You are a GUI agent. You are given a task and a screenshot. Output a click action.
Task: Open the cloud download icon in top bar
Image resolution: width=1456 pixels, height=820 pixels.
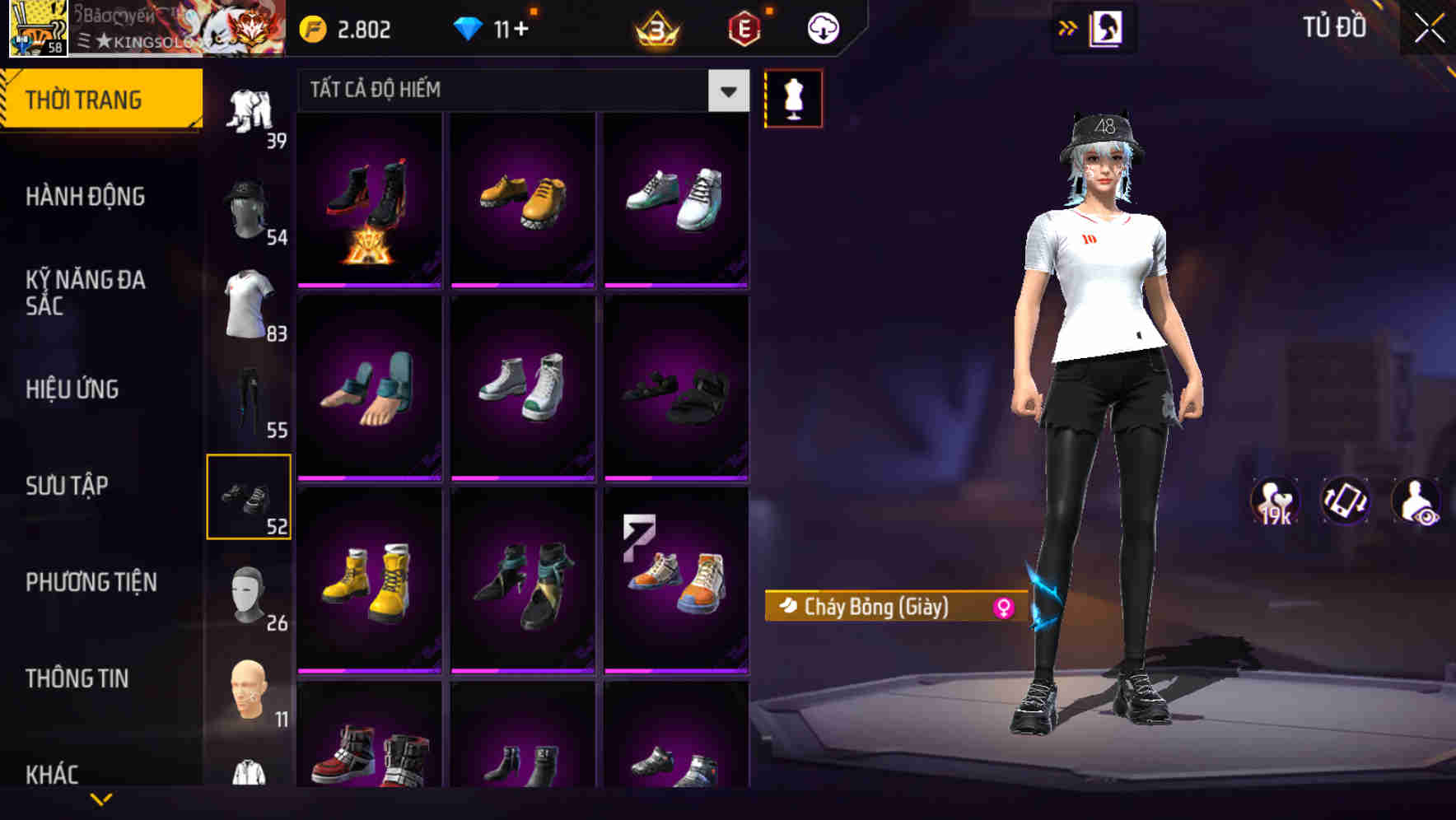[x=823, y=27]
